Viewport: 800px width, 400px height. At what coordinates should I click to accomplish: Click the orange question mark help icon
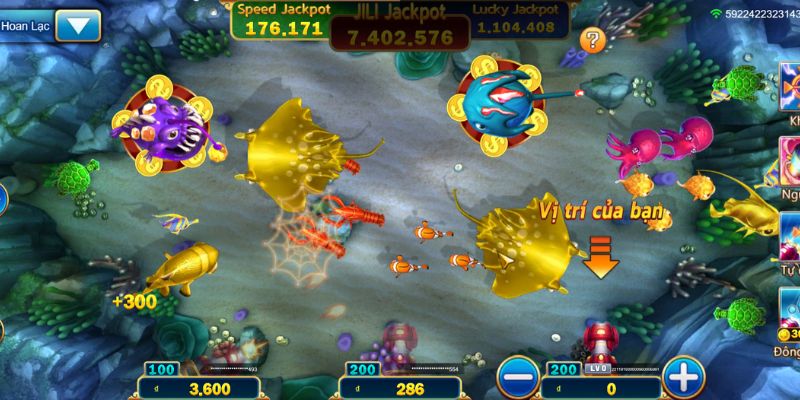point(593,40)
